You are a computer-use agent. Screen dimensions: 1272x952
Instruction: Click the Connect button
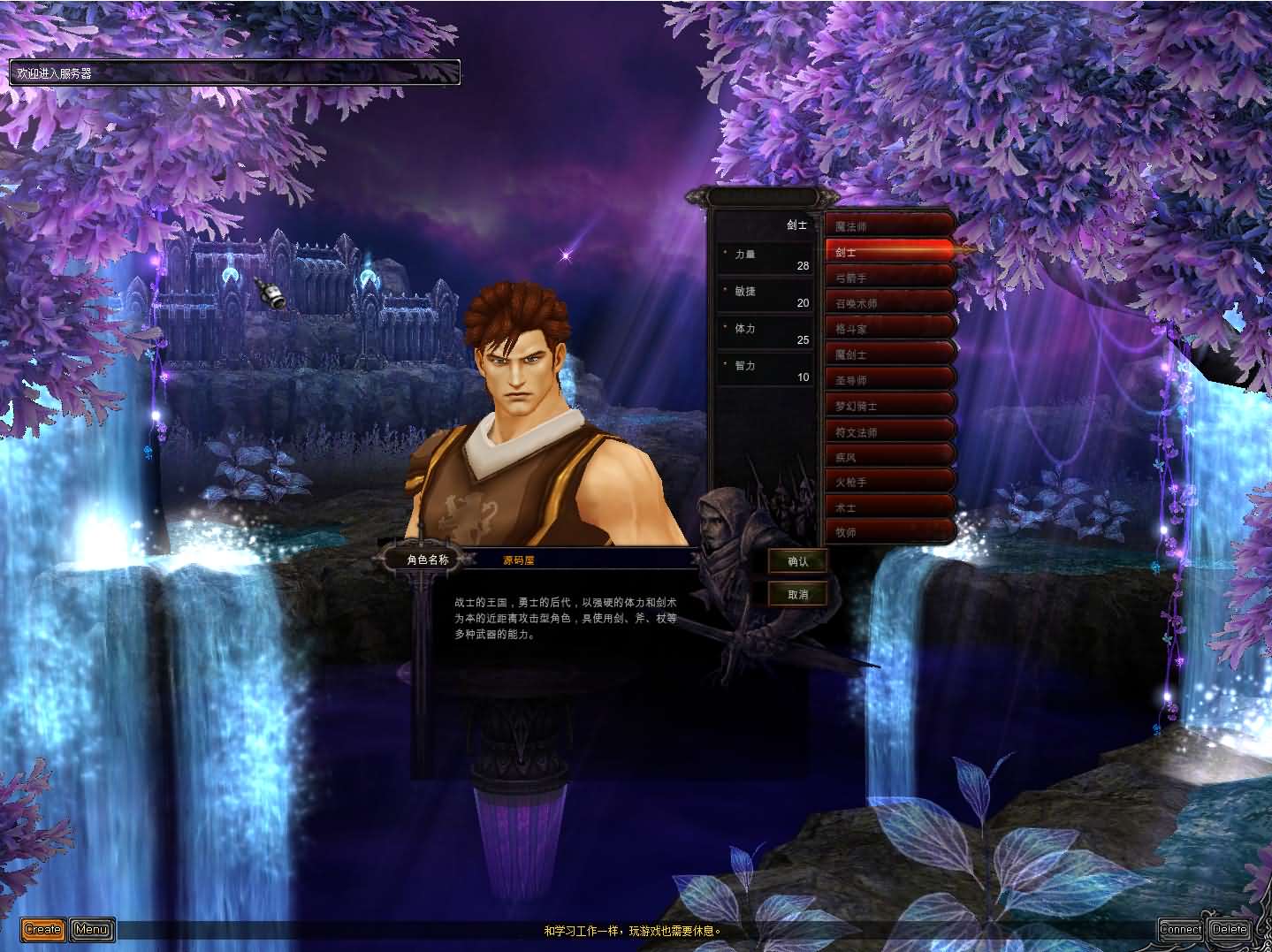coord(1181,929)
